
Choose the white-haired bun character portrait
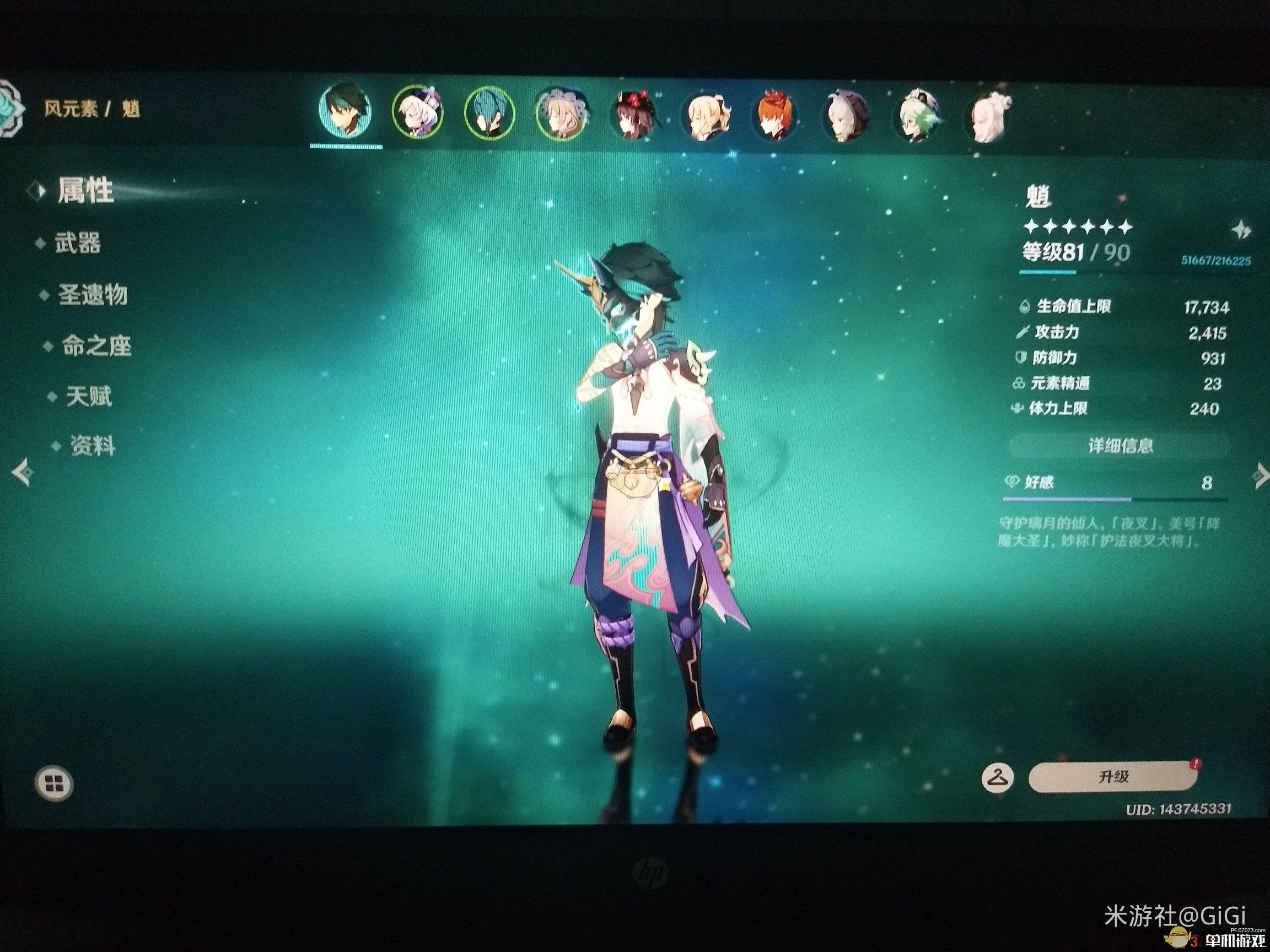[x=989, y=118]
